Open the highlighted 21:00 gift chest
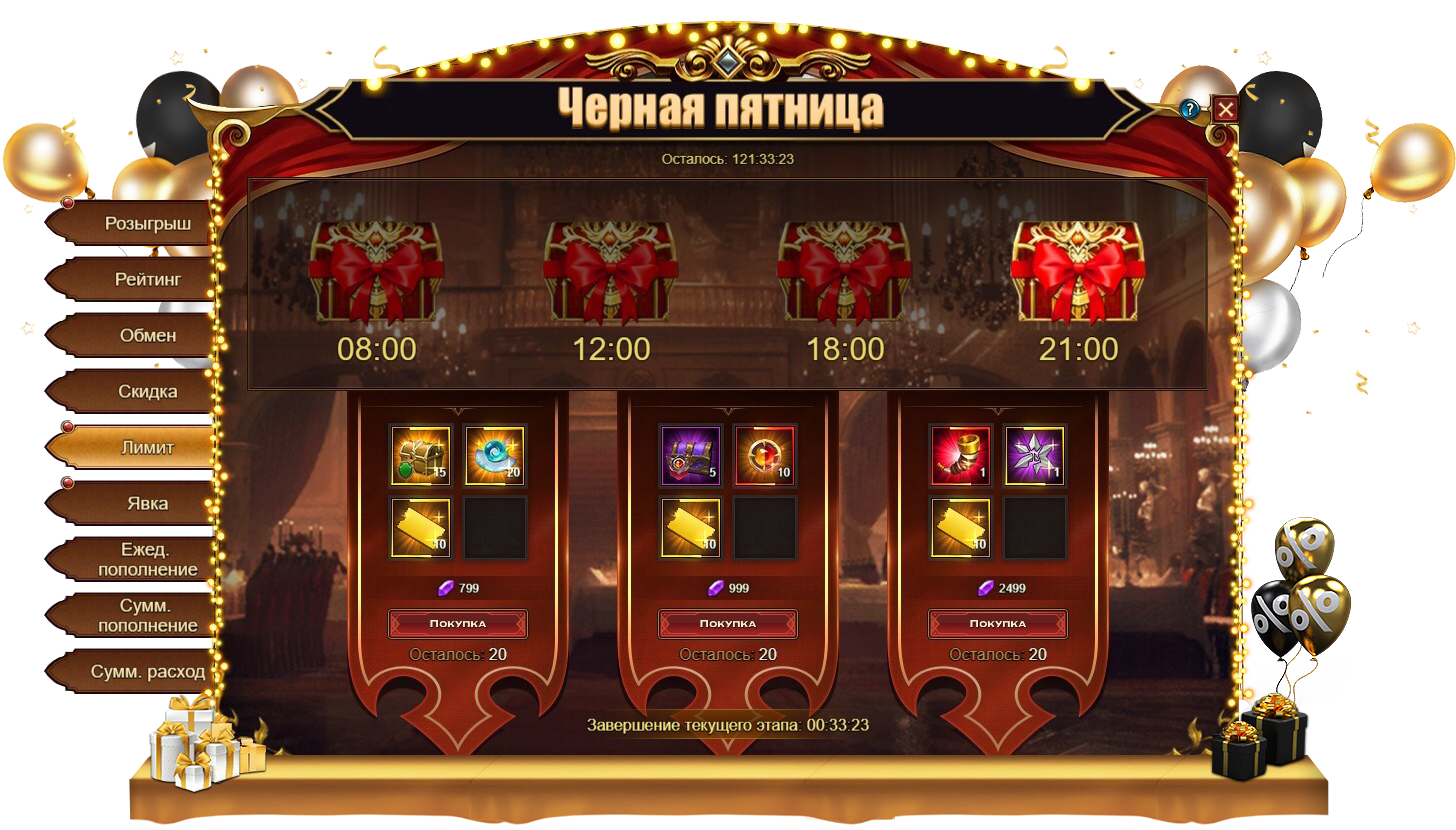This screenshot has height=830, width=1456. (1077, 272)
